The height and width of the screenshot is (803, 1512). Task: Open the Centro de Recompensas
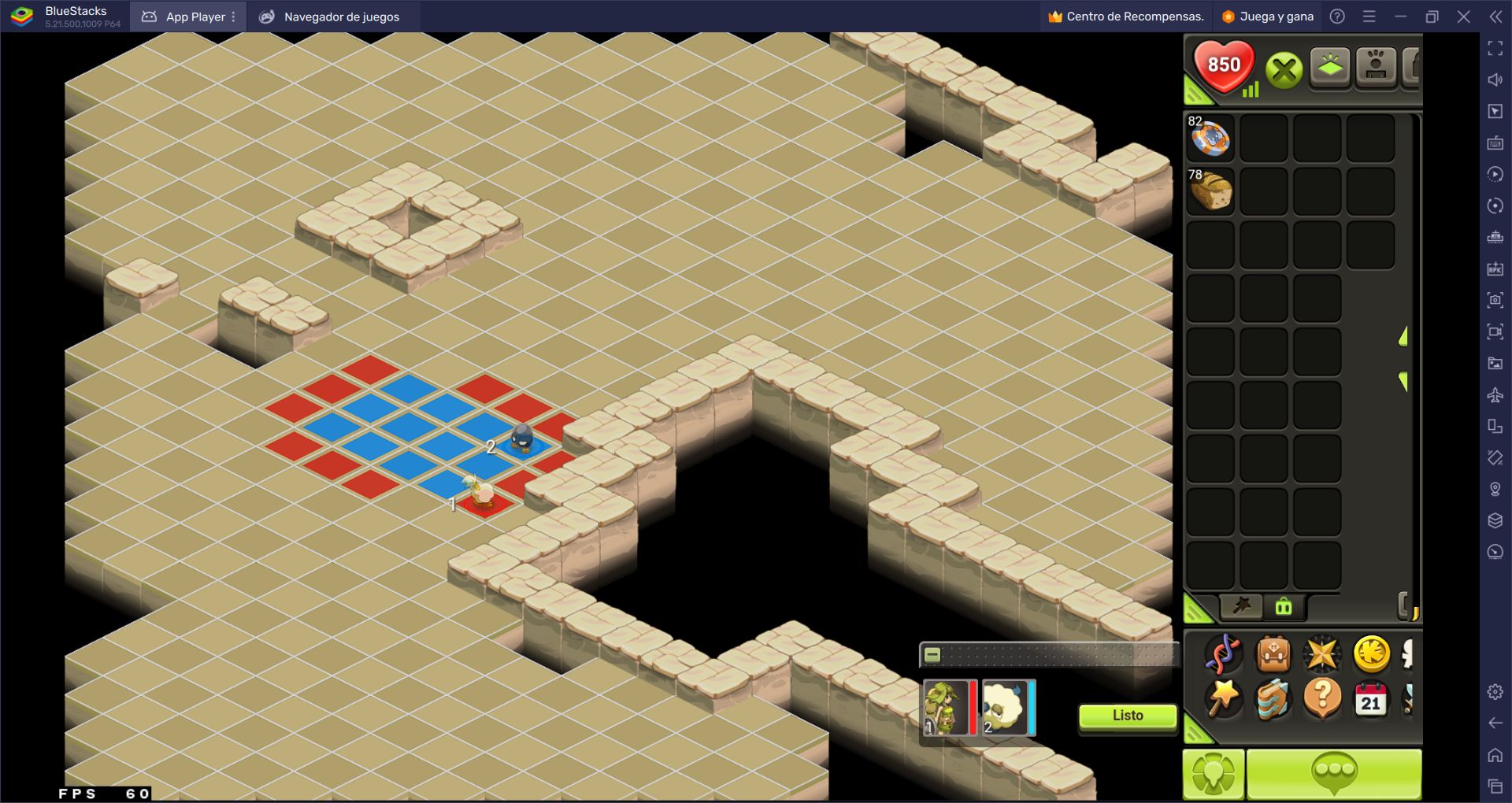click(1125, 16)
